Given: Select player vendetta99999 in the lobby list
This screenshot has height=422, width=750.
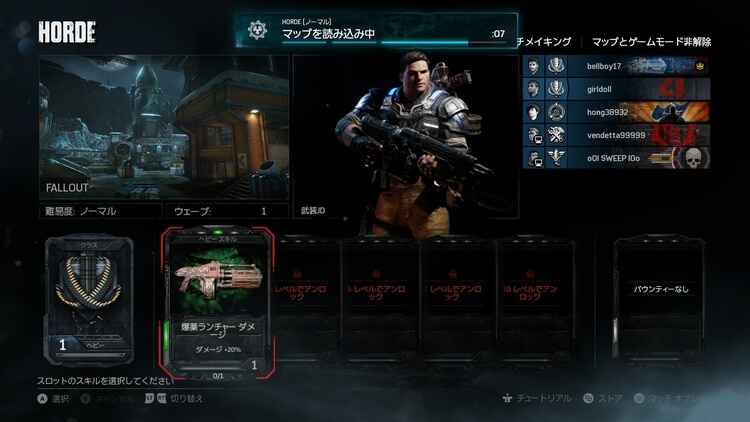Looking at the screenshot, I should tap(616, 135).
